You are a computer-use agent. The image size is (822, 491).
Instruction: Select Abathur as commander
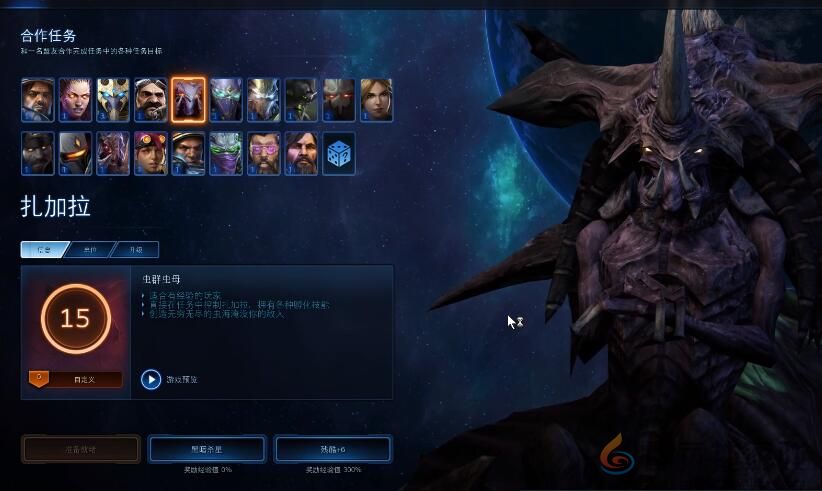pyautogui.click(x=301, y=100)
